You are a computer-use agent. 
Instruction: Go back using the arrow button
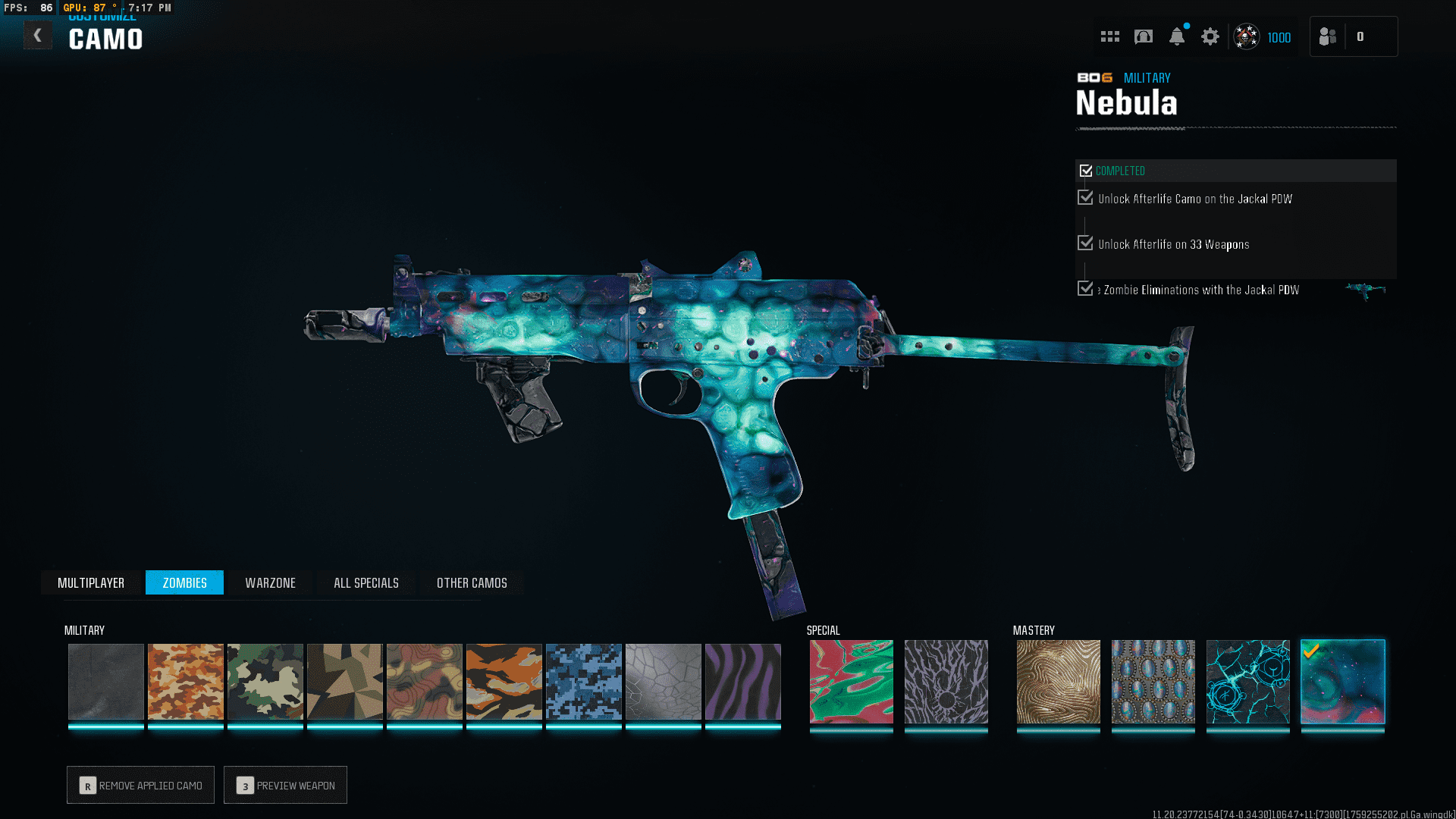point(37,36)
